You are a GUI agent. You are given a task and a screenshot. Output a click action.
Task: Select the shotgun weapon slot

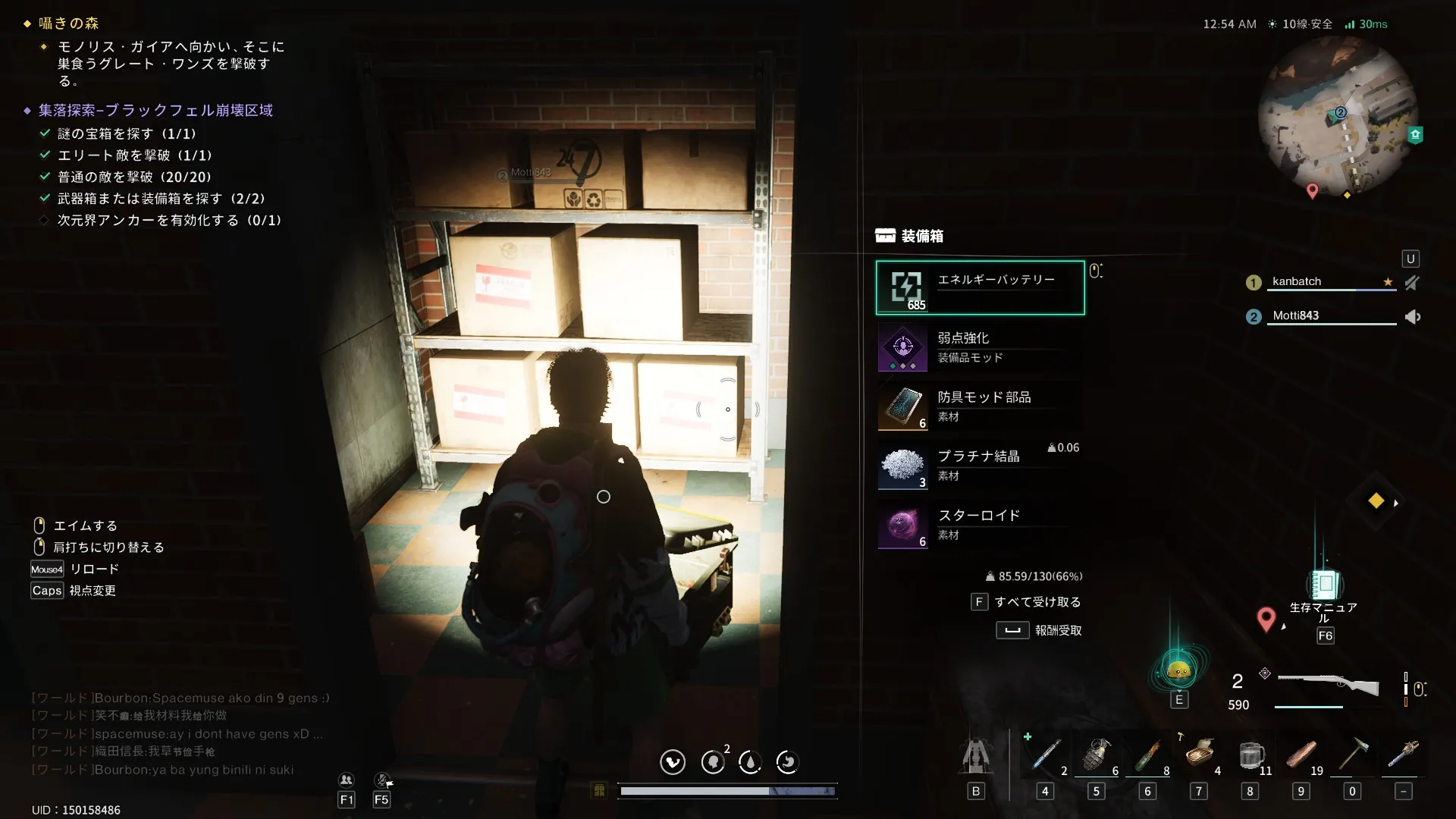pos(1328,685)
